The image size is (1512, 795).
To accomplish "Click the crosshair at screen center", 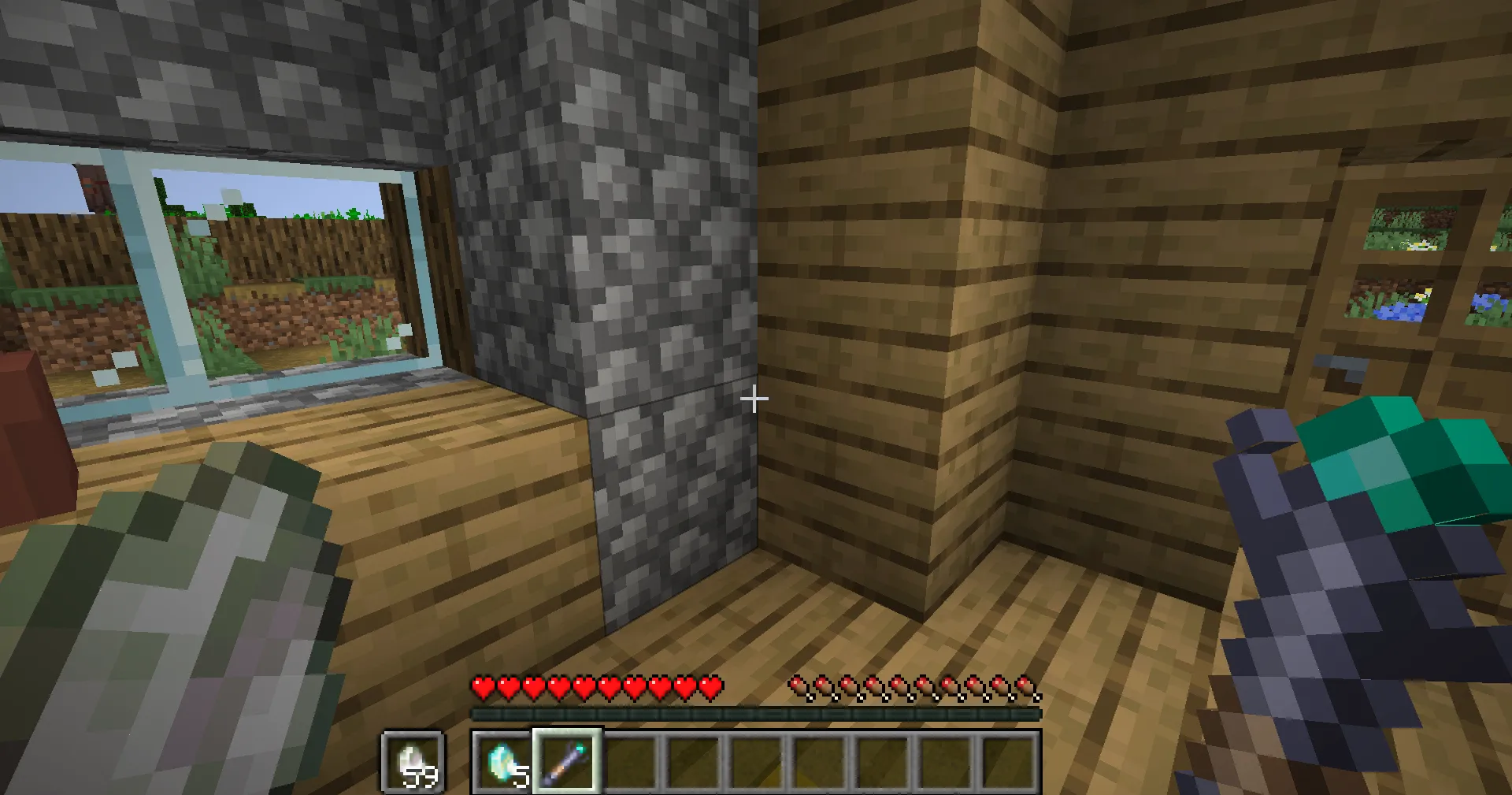I will (754, 399).
